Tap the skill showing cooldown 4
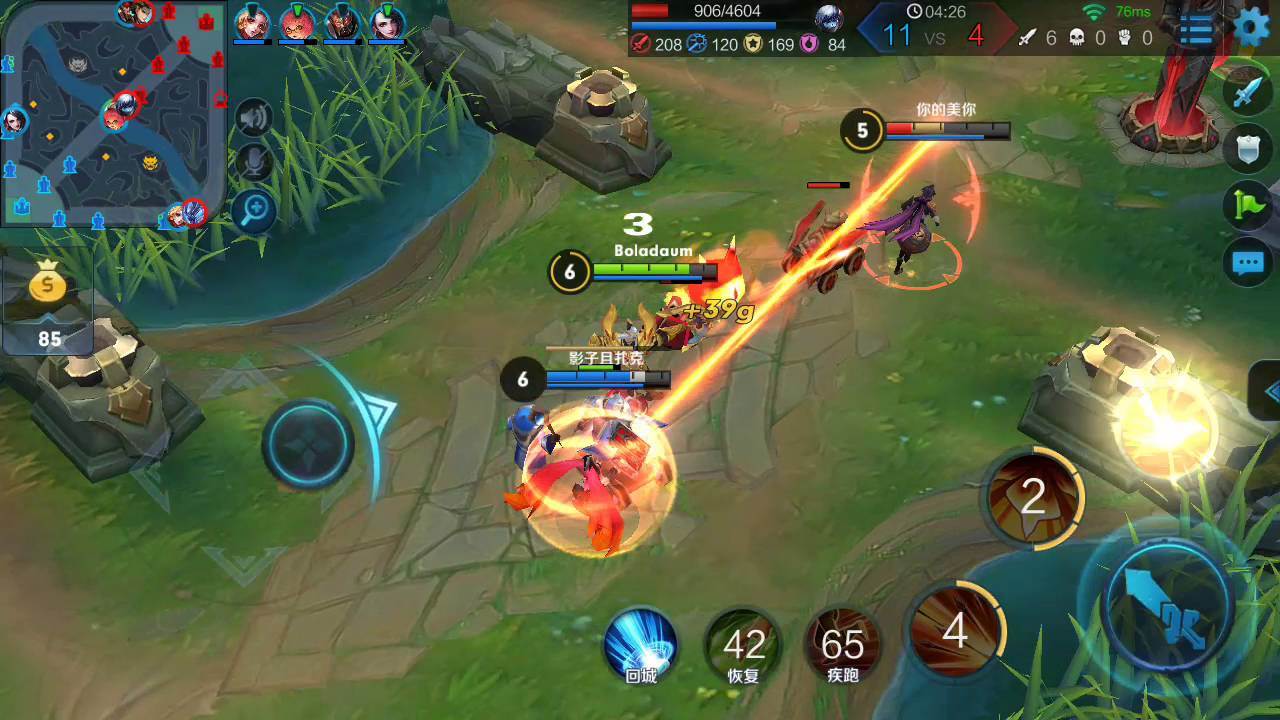Image resolution: width=1280 pixels, height=720 pixels. [x=954, y=632]
